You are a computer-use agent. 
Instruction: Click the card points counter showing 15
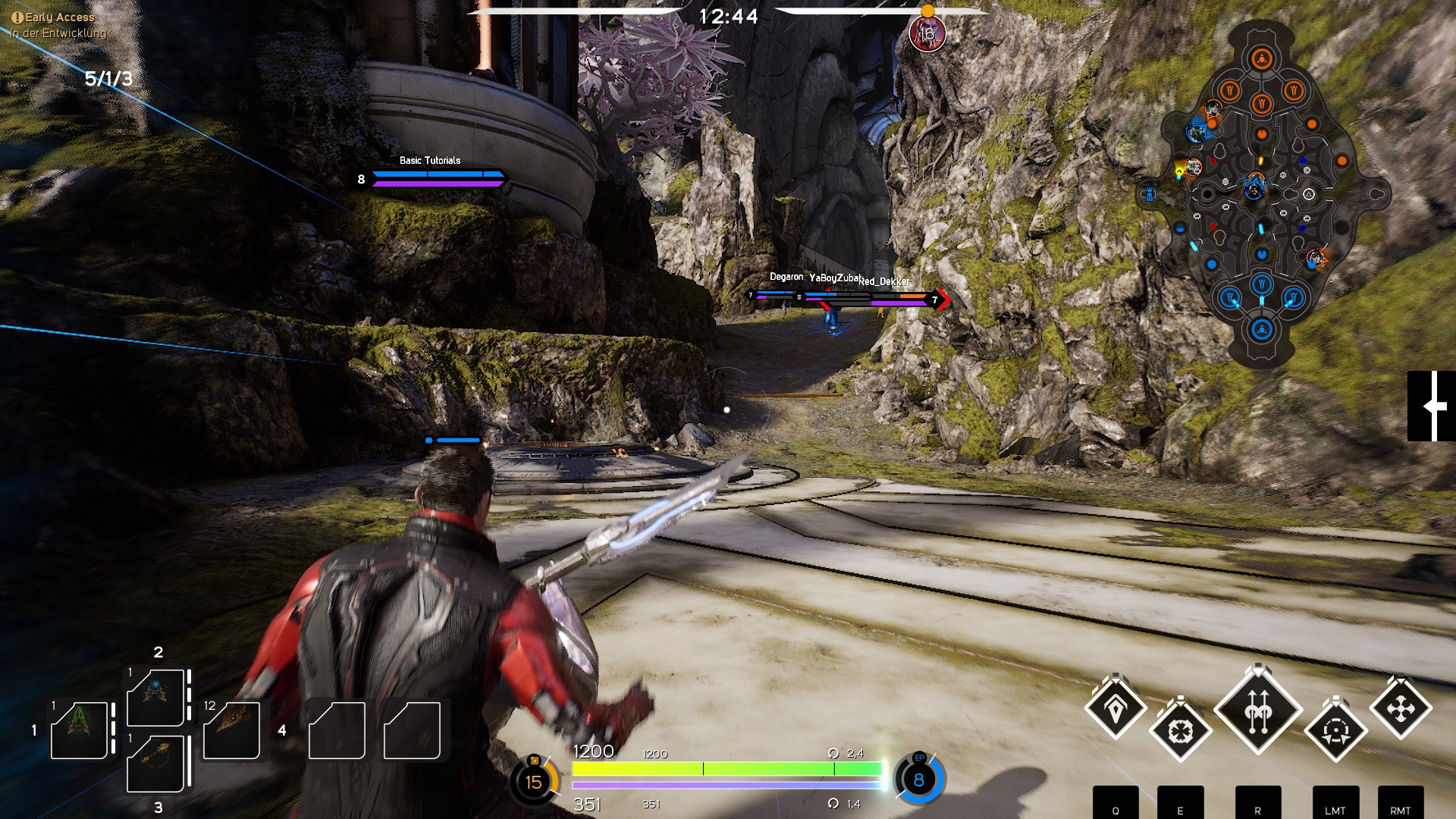[x=534, y=781]
